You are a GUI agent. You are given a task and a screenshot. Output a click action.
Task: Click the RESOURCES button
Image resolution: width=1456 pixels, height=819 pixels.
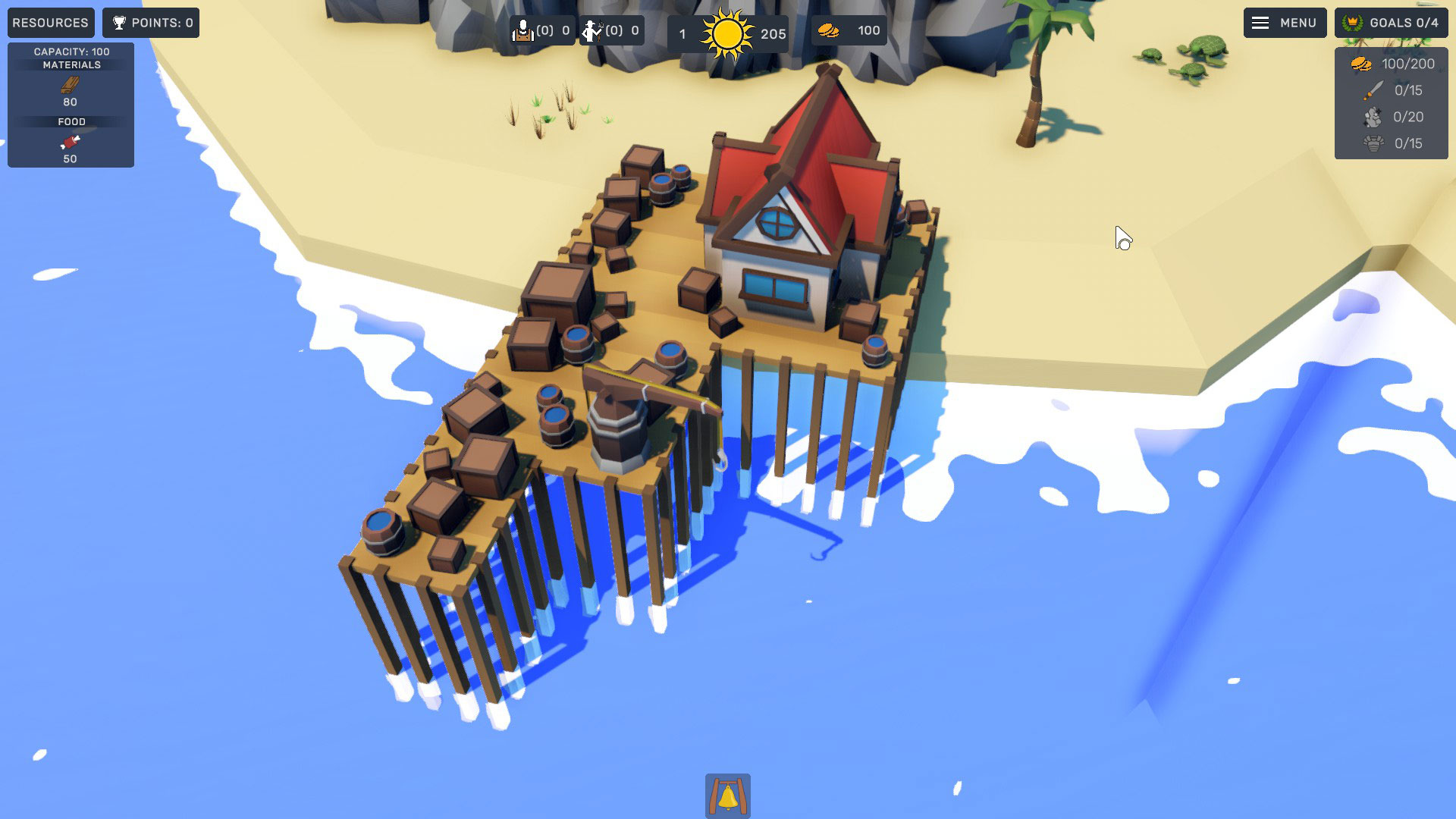point(50,23)
